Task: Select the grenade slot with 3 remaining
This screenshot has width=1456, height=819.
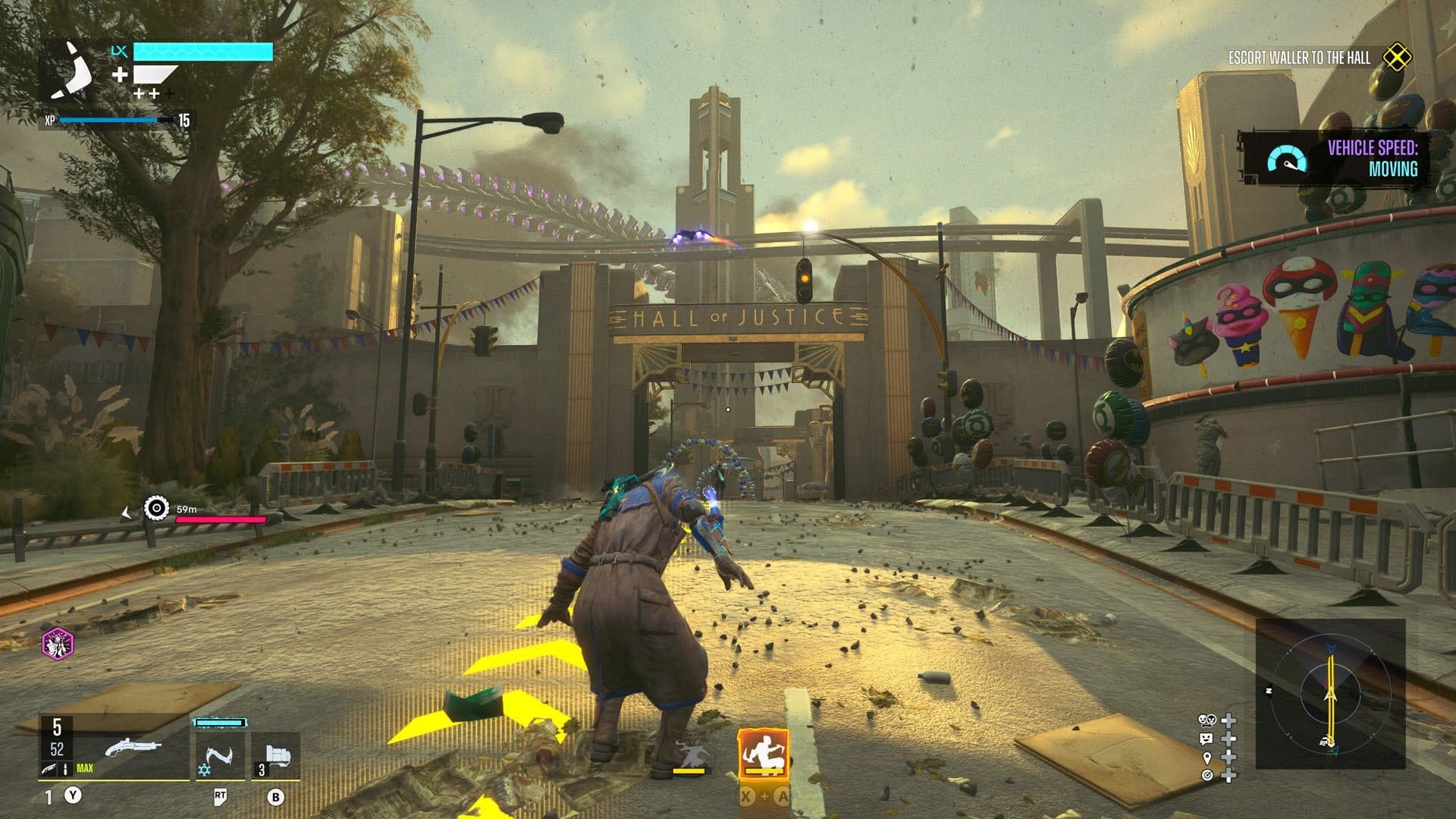Action: click(x=275, y=756)
